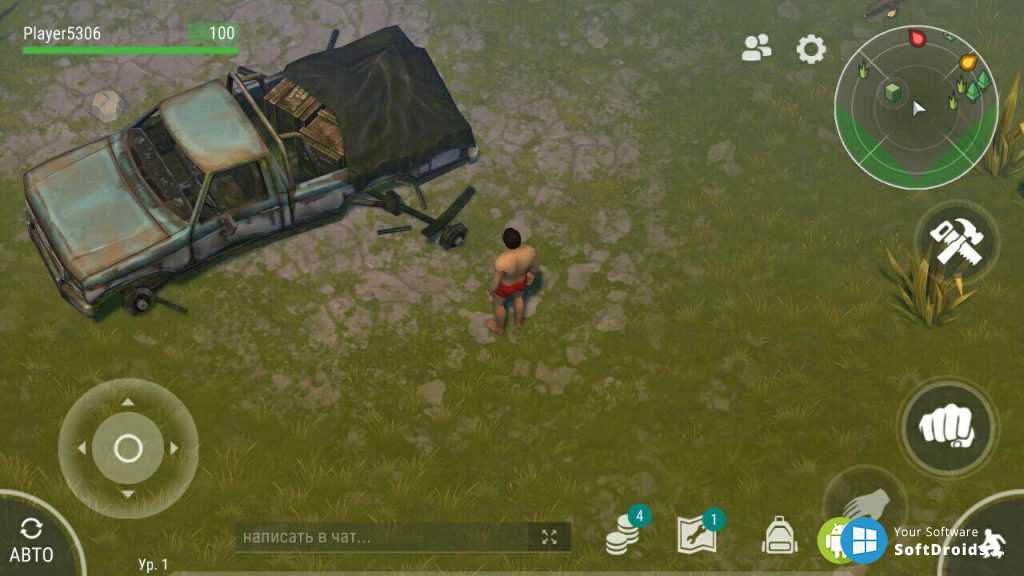Open the backpack inventory
Screen dimensions: 1024x576
(x=779, y=536)
